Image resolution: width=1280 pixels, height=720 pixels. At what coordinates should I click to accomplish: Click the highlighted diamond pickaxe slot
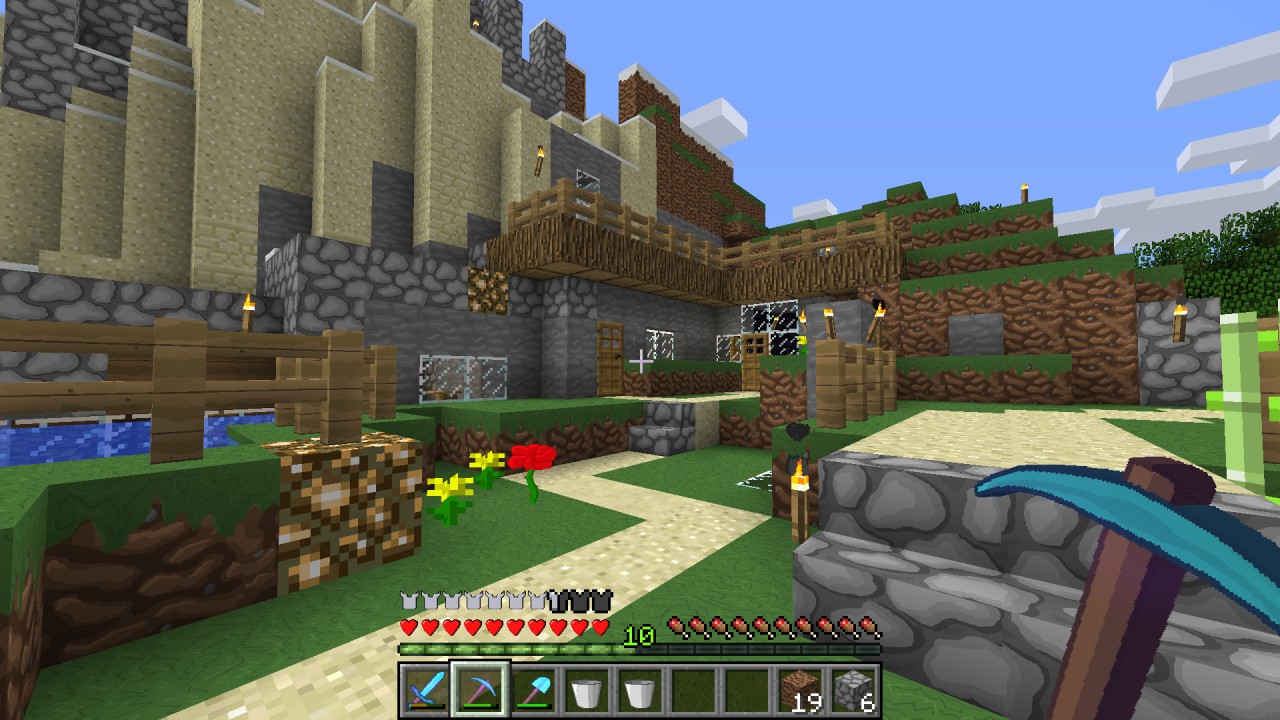coord(479,690)
